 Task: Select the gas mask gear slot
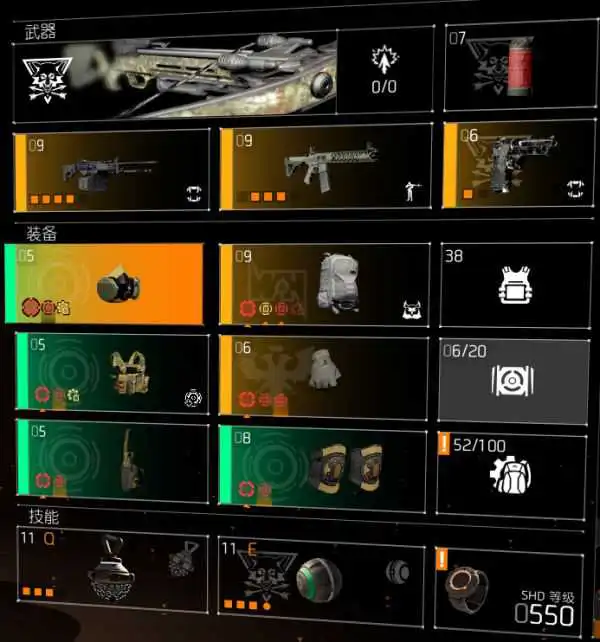click(108, 284)
